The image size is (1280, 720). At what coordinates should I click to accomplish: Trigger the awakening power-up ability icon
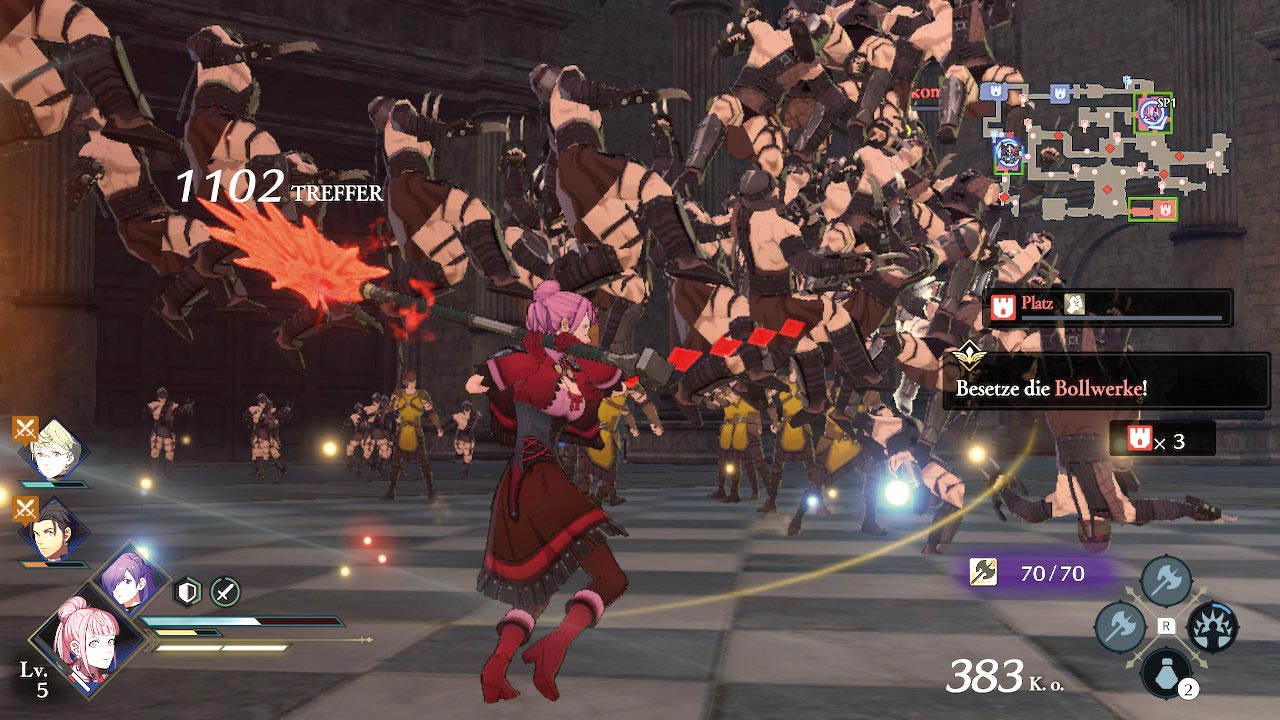(1212, 627)
